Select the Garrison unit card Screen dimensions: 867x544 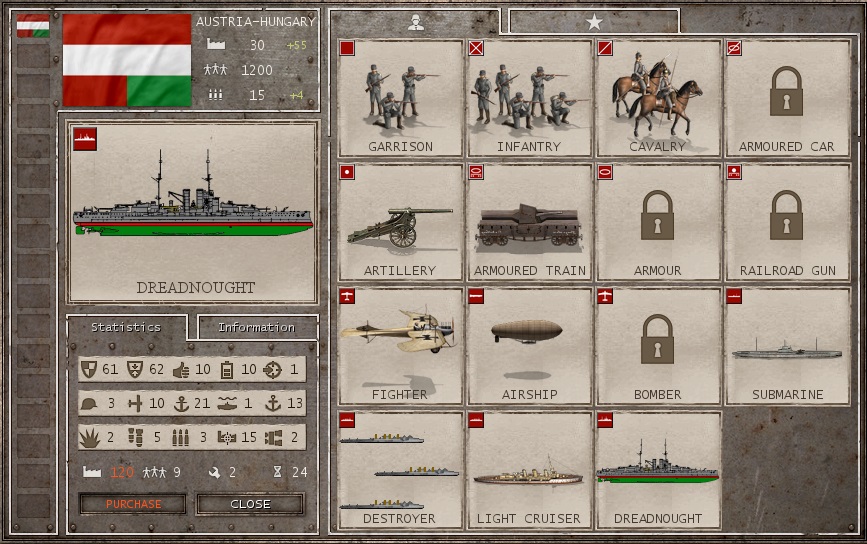point(400,98)
